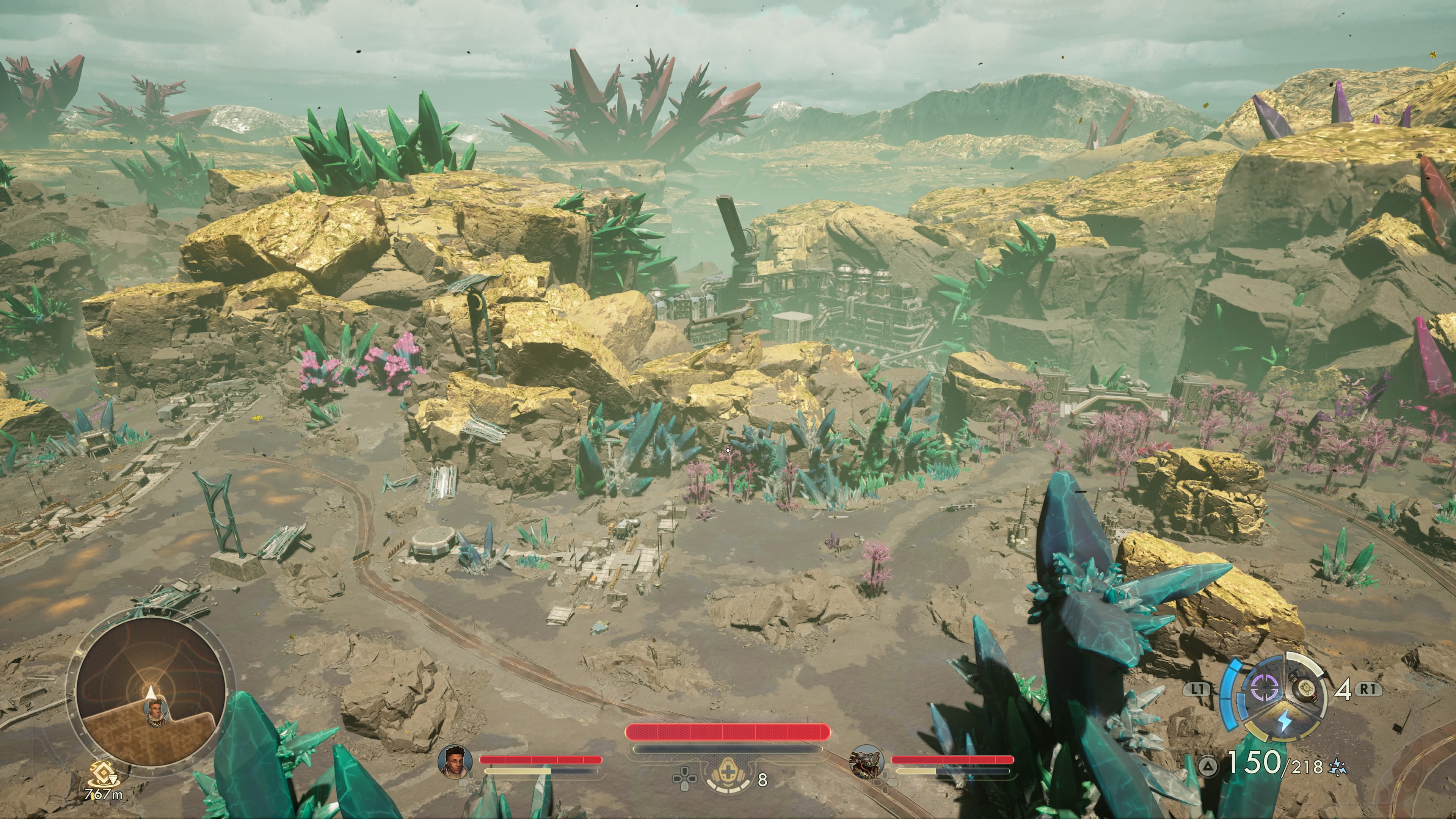Select the robot companion's portrait

pyautogui.click(x=866, y=761)
